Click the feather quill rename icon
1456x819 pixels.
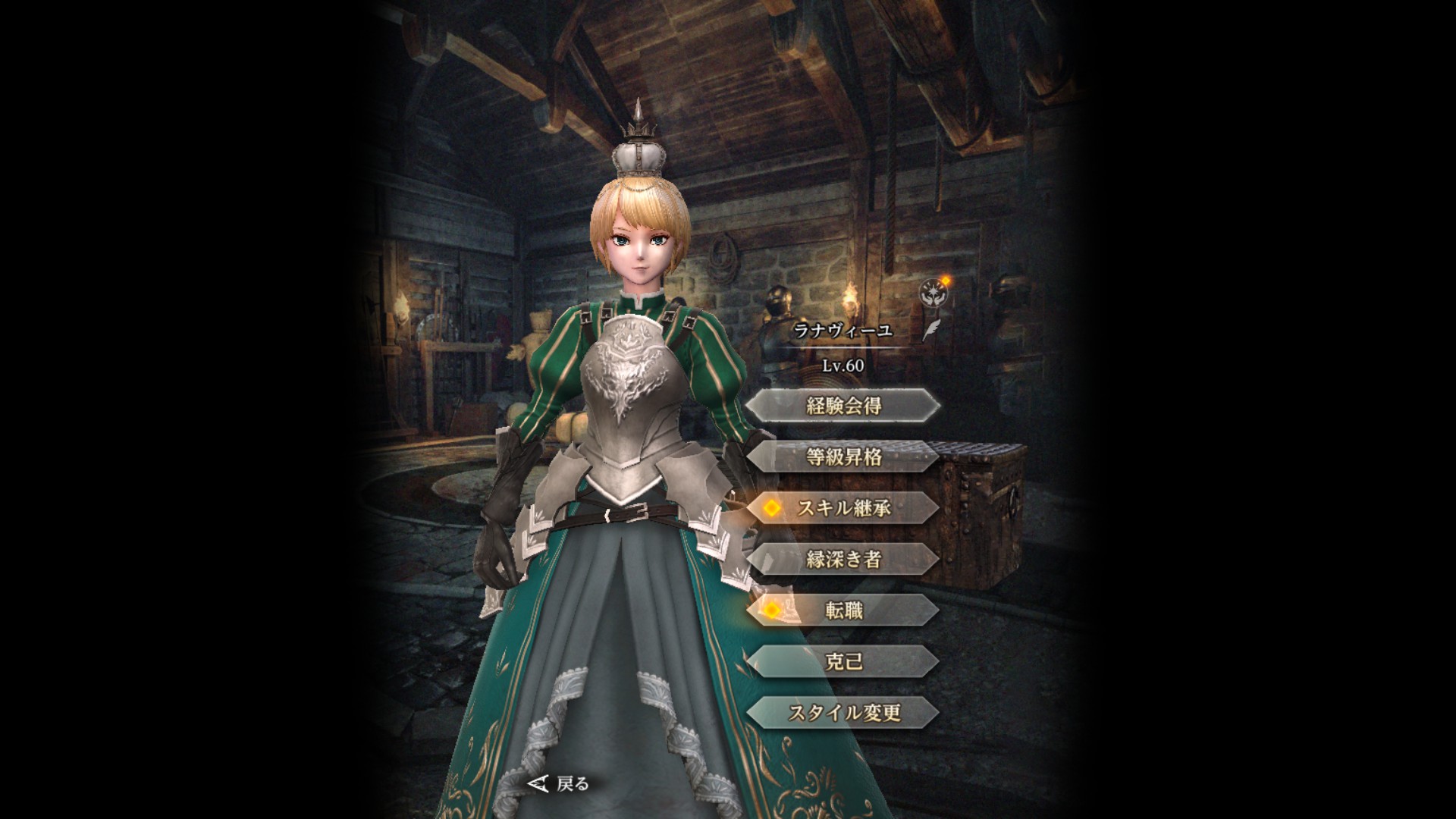pyautogui.click(x=930, y=330)
